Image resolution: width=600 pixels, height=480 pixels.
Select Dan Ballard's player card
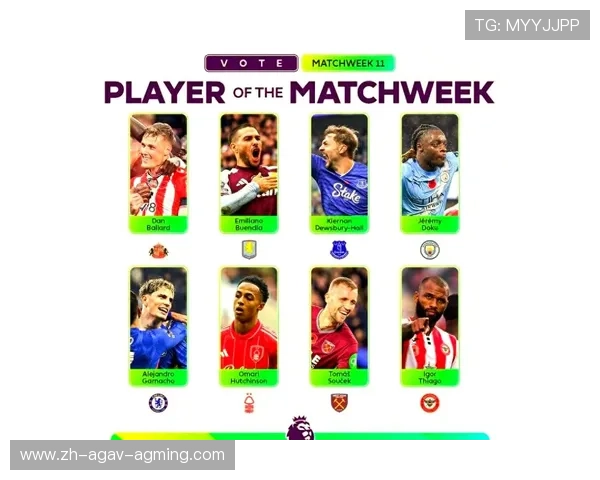[x=158, y=173]
